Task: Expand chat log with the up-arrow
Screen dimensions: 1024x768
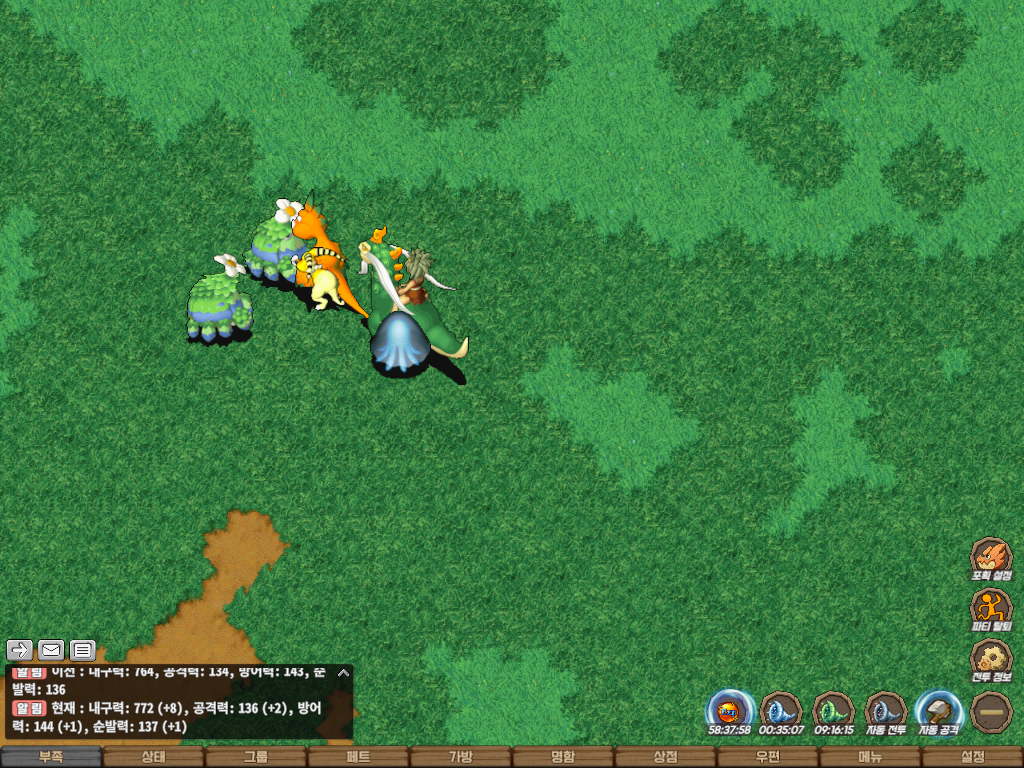Action: (x=343, y=673)
